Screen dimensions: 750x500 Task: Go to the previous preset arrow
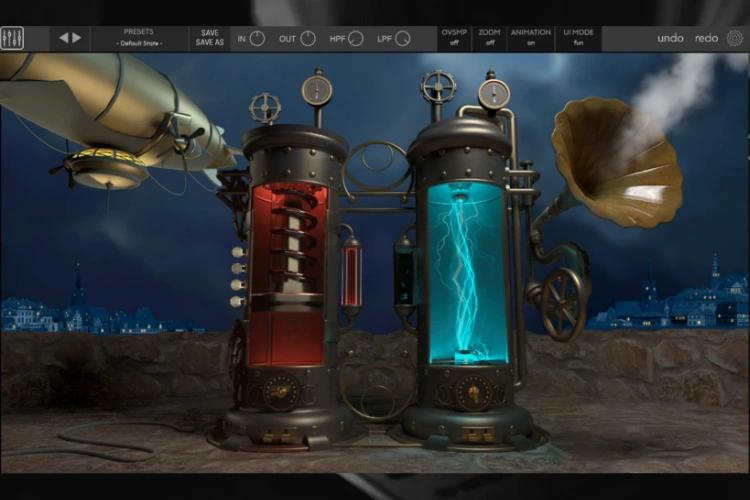63,38
